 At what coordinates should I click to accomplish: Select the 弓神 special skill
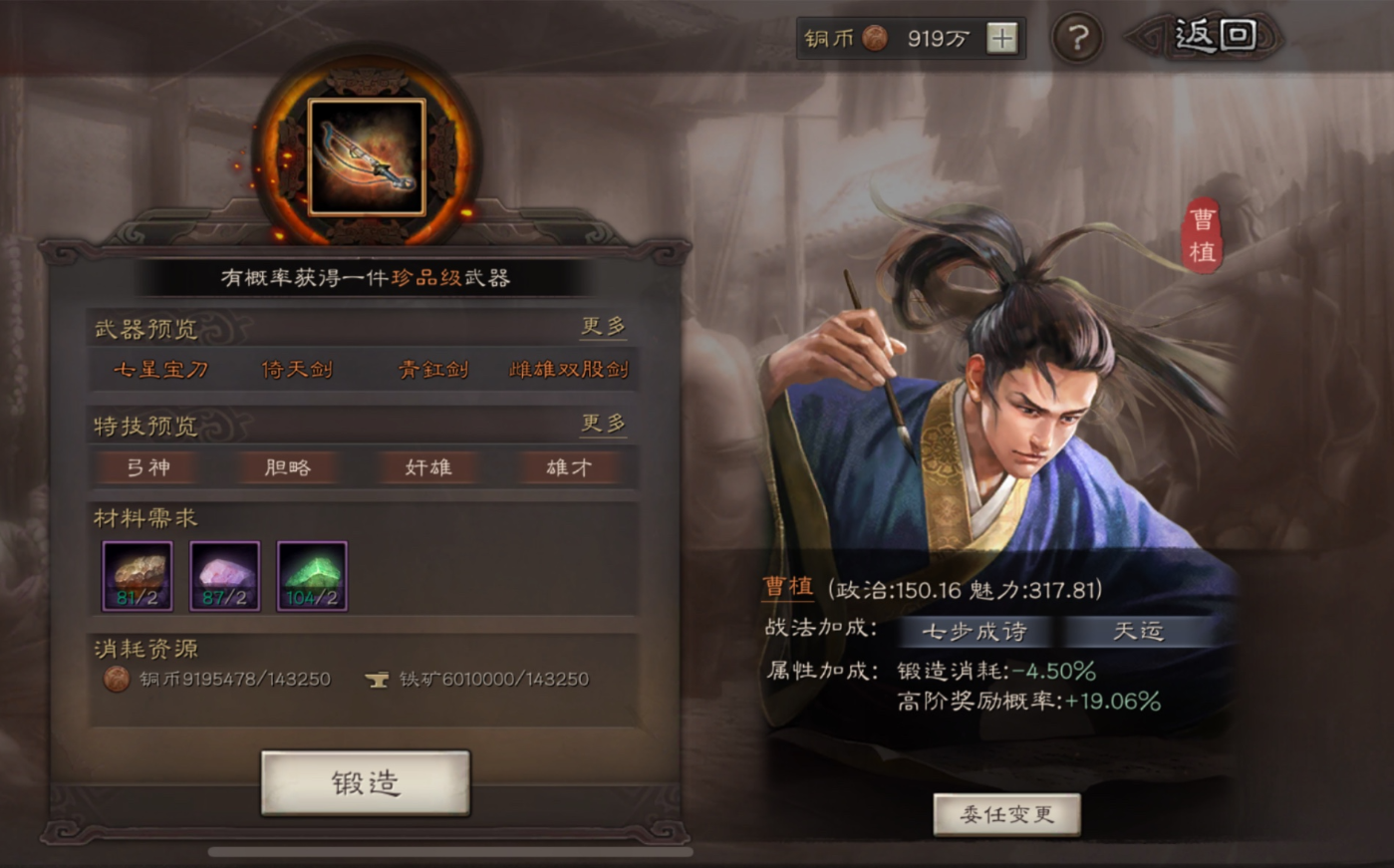[x=147, y=466]
